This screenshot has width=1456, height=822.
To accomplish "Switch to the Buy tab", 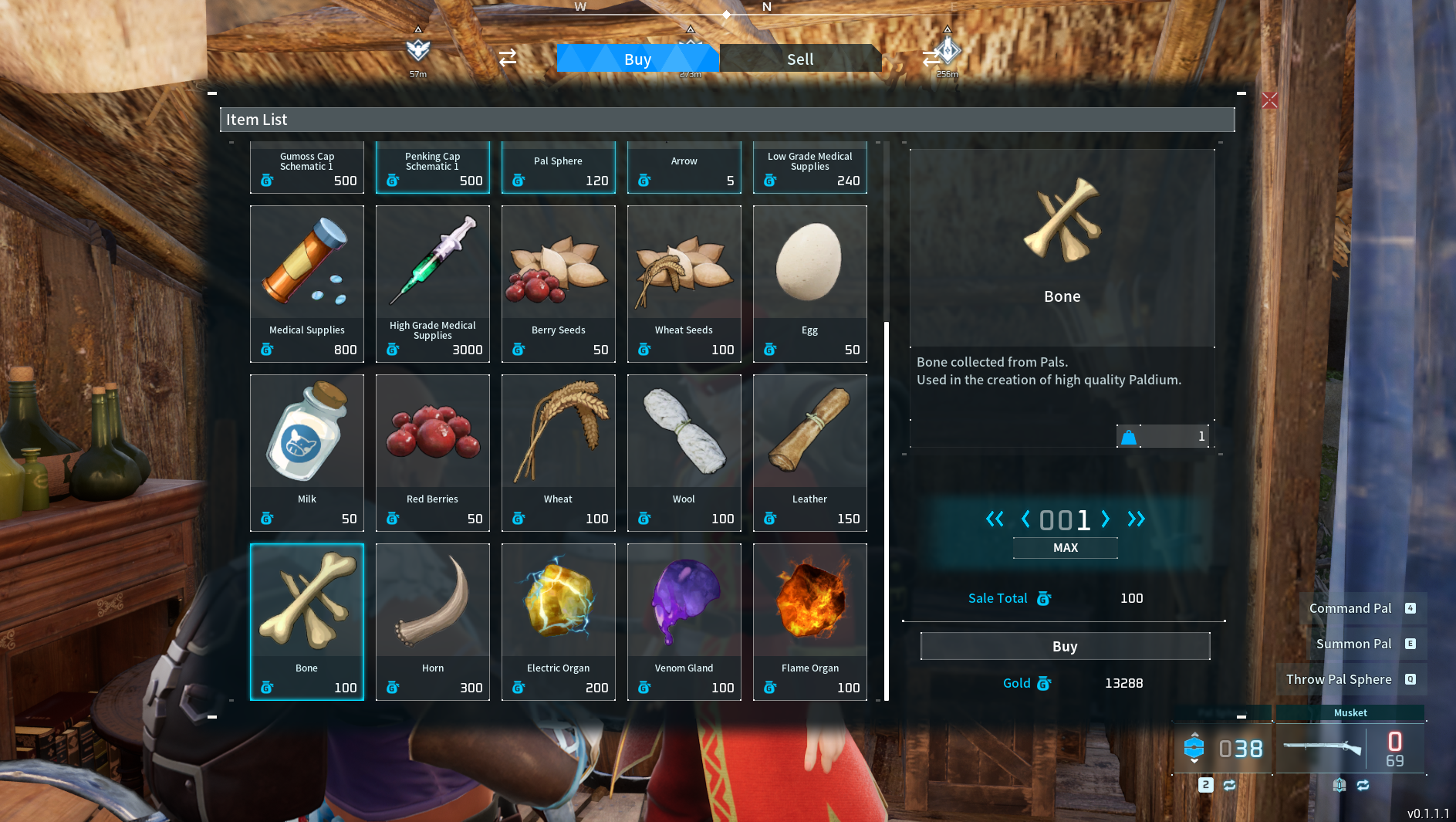I will pos(637,58).
